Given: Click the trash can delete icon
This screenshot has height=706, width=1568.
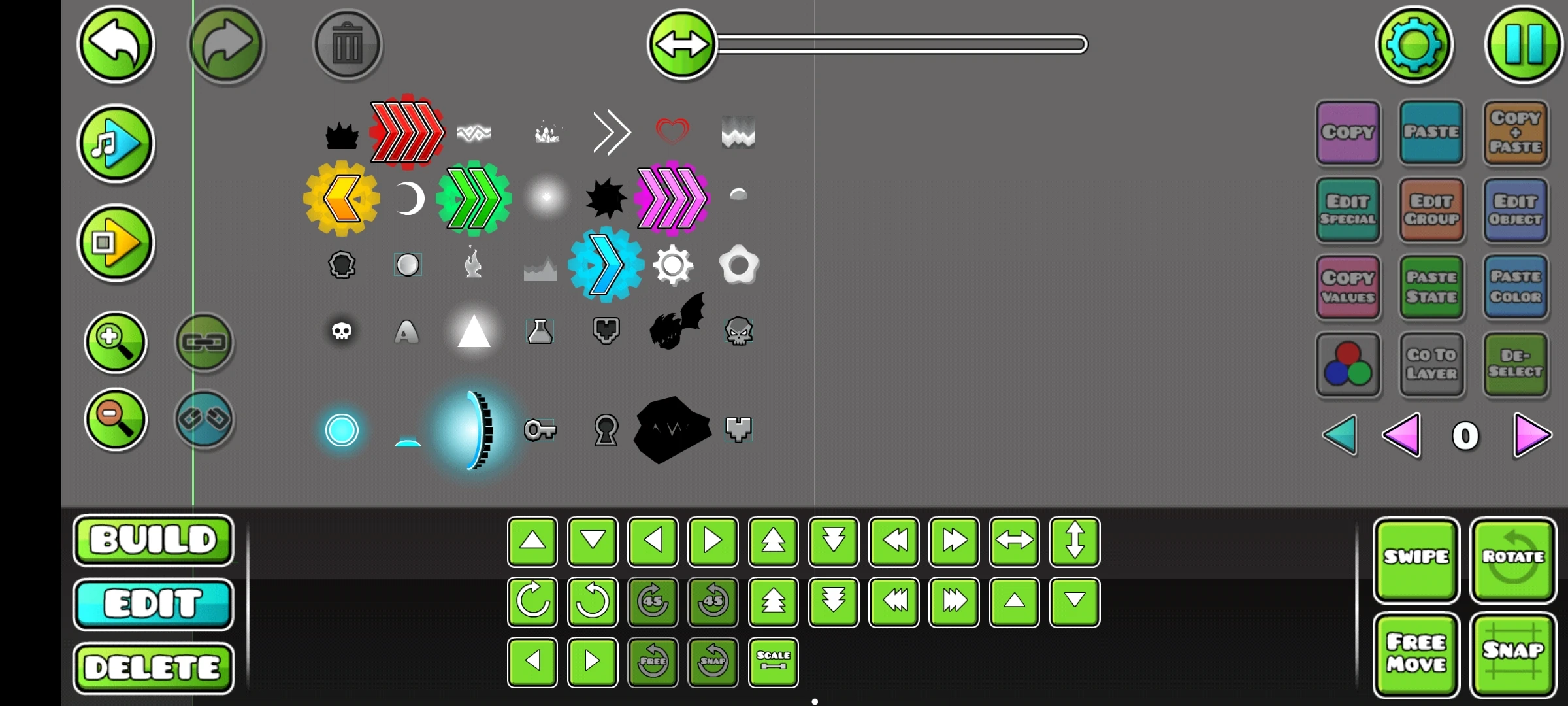Looking at the screenshot, I should click(x=347, y=44).
